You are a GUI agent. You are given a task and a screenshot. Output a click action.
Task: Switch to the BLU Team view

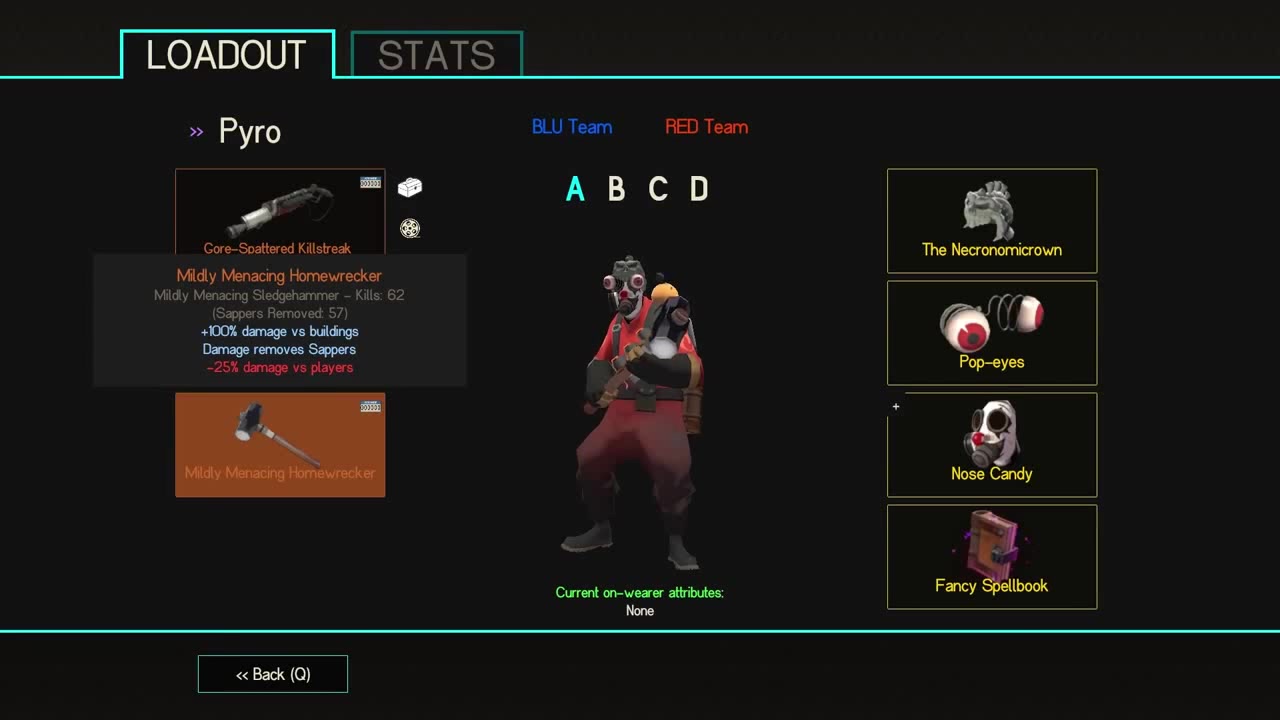pos(571,126)
